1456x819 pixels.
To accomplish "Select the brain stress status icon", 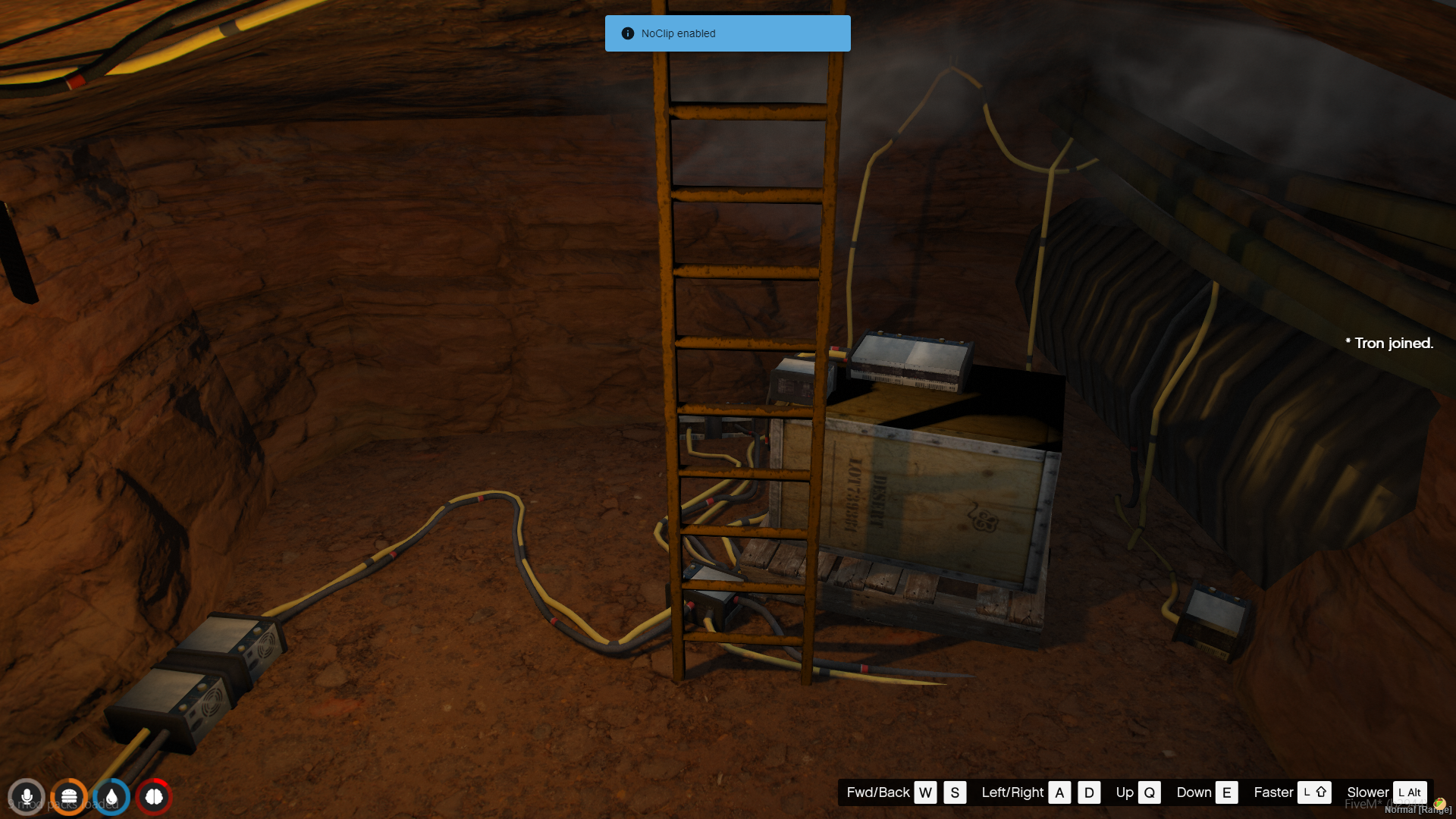I will [x=154, y=797].
